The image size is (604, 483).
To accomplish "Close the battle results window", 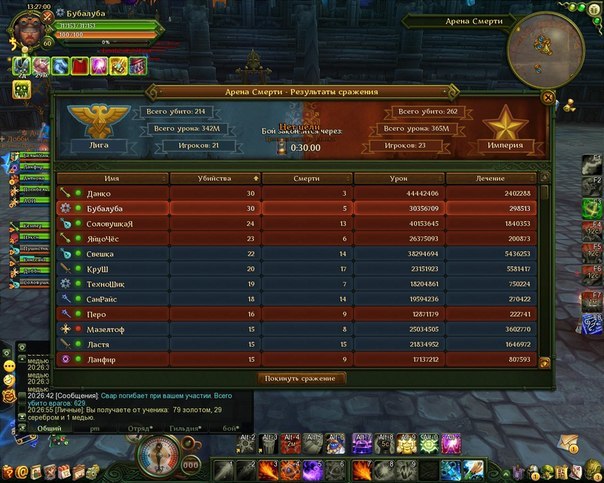I will coord(546,97).
